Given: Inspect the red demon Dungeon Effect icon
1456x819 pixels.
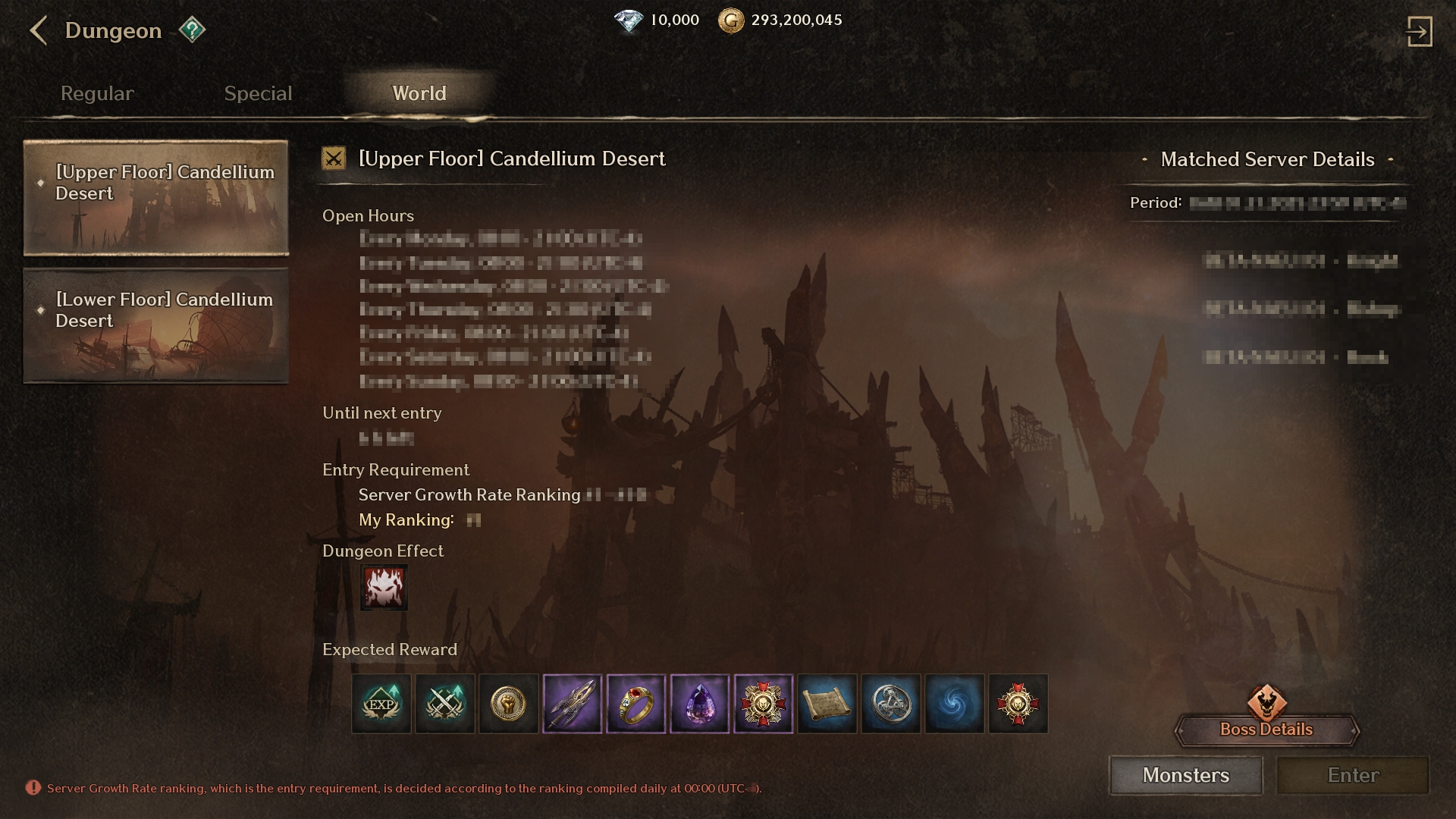Looking at the screenshot, I should pyautogui.click(x=384, y=588).
